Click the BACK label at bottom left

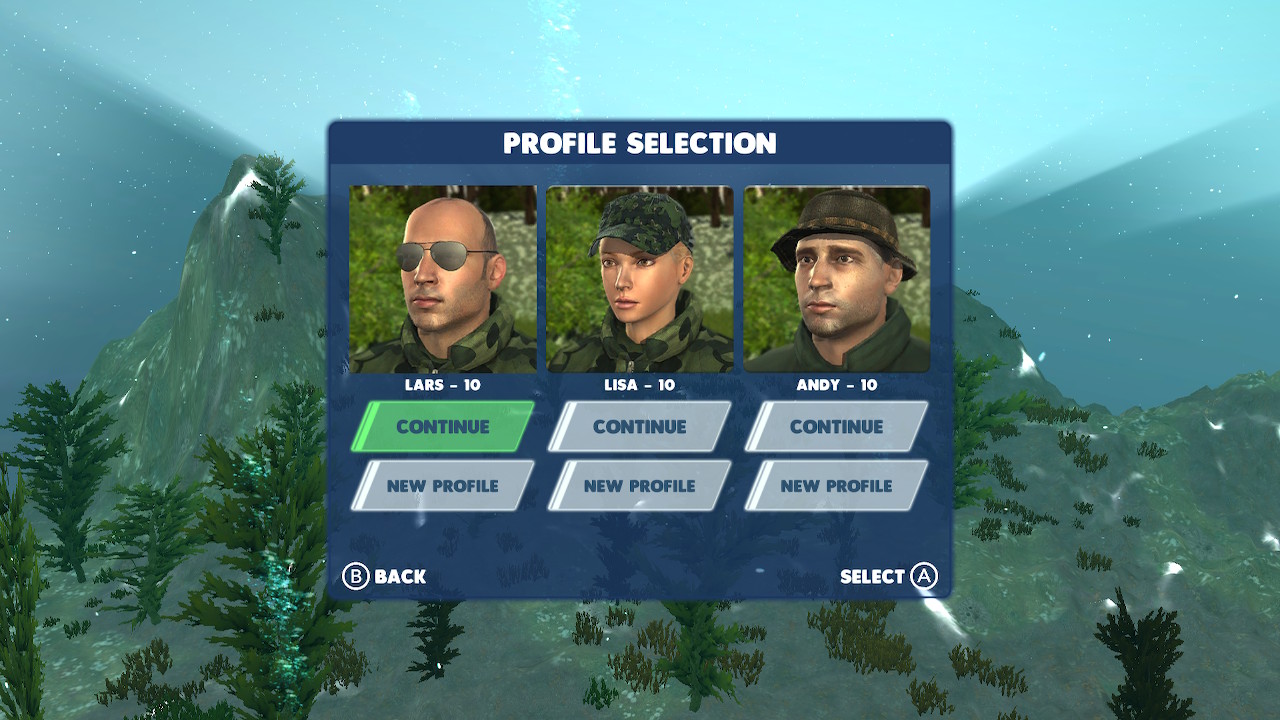(x=398, y=576)
